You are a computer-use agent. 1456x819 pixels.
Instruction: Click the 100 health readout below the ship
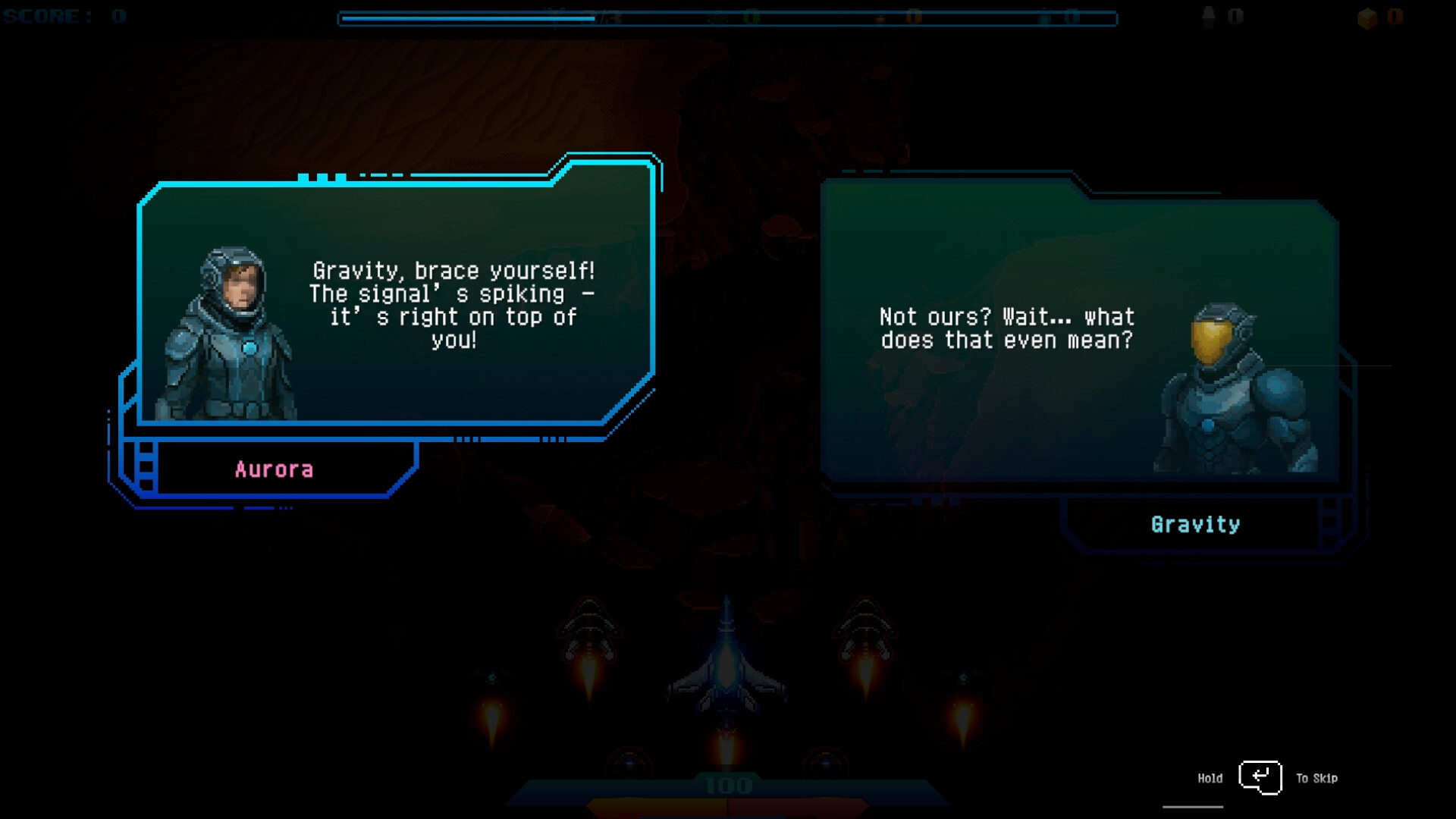(x=726, y=786)
